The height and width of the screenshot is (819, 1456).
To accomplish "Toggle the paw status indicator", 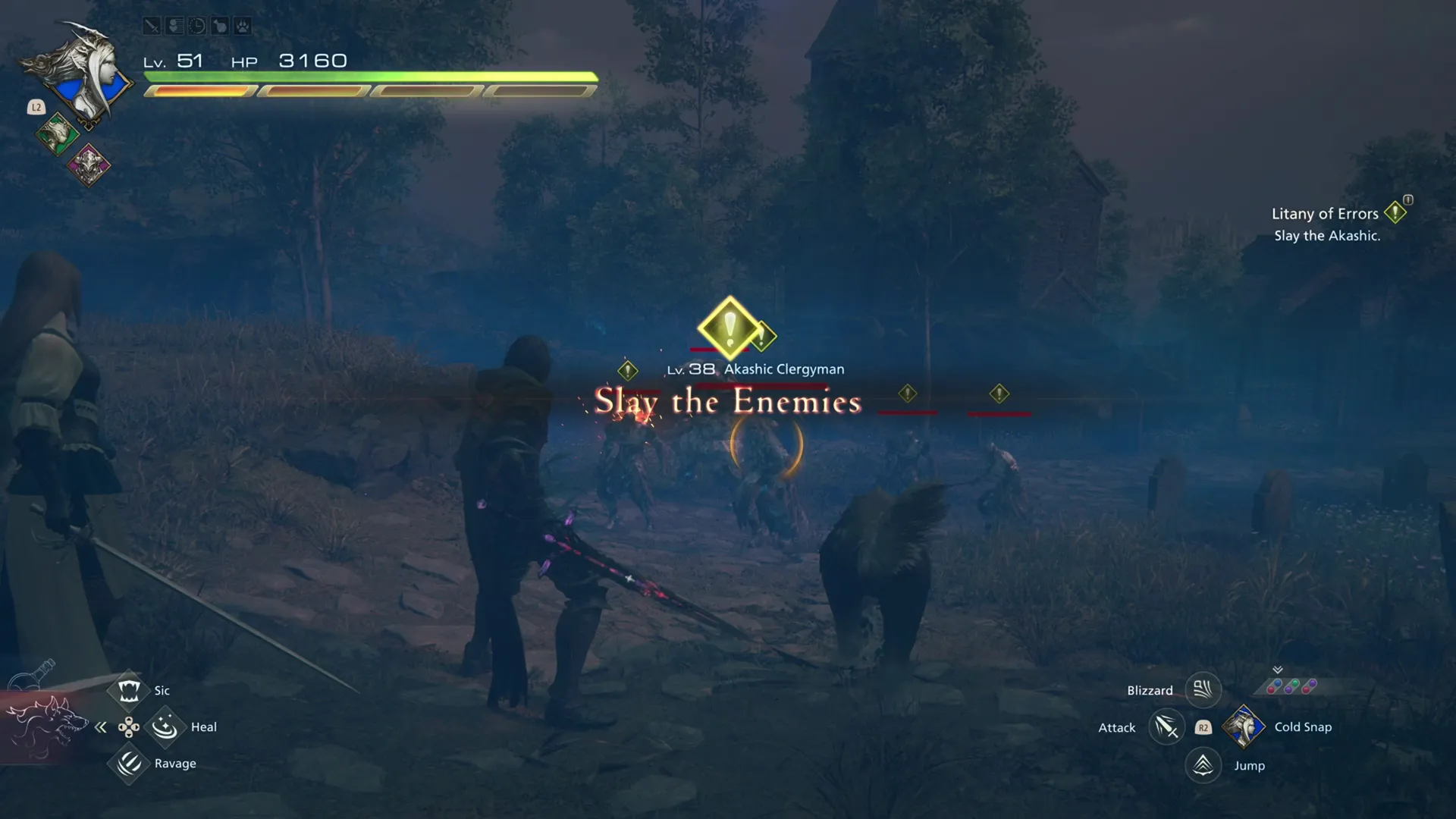I will coord(243,25).
